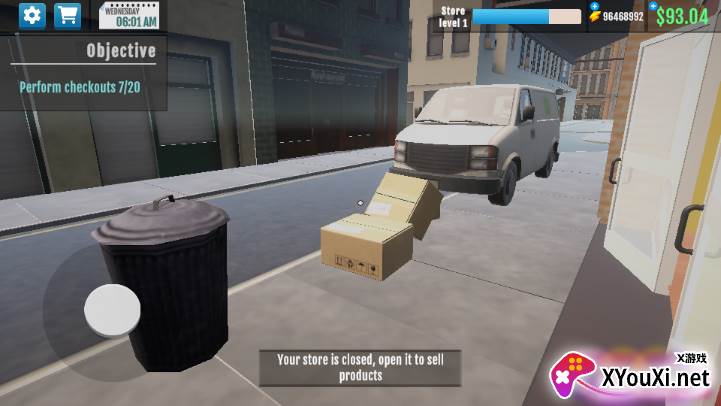Select the Perform checkouts objective
The image size is (721, 406).
point(80,87)
